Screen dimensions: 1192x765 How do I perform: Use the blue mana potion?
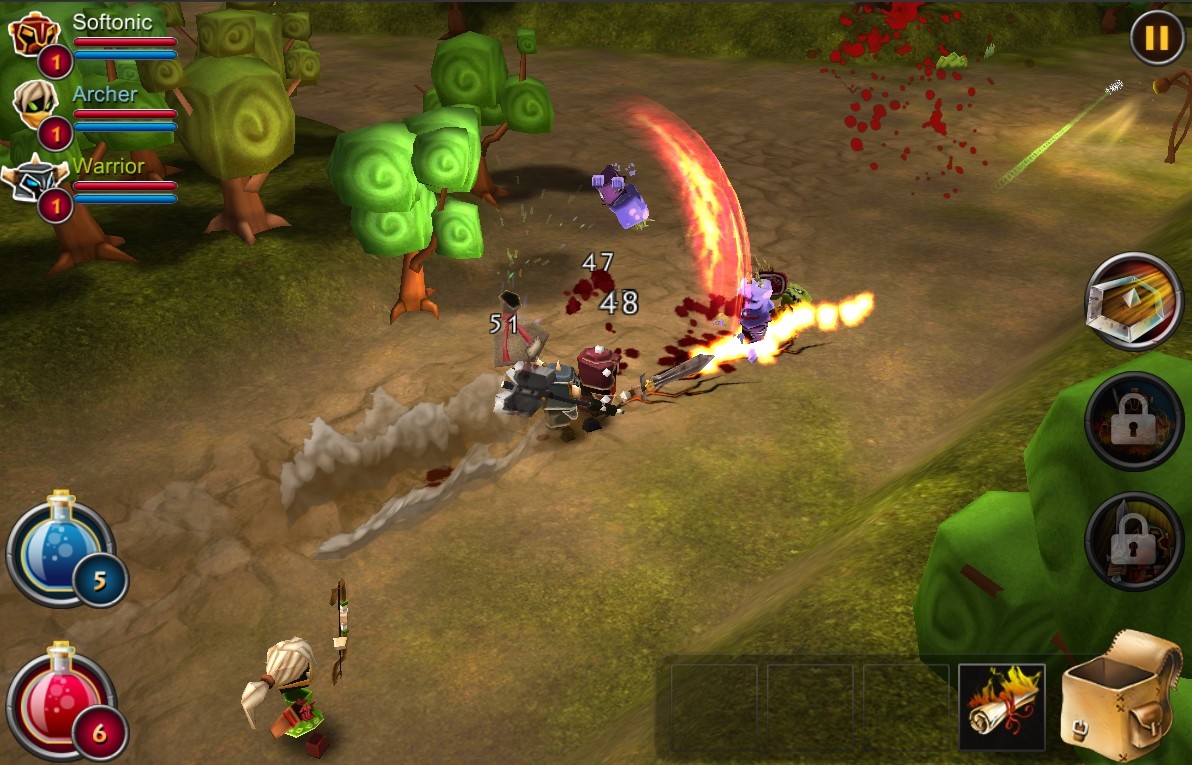58,549
